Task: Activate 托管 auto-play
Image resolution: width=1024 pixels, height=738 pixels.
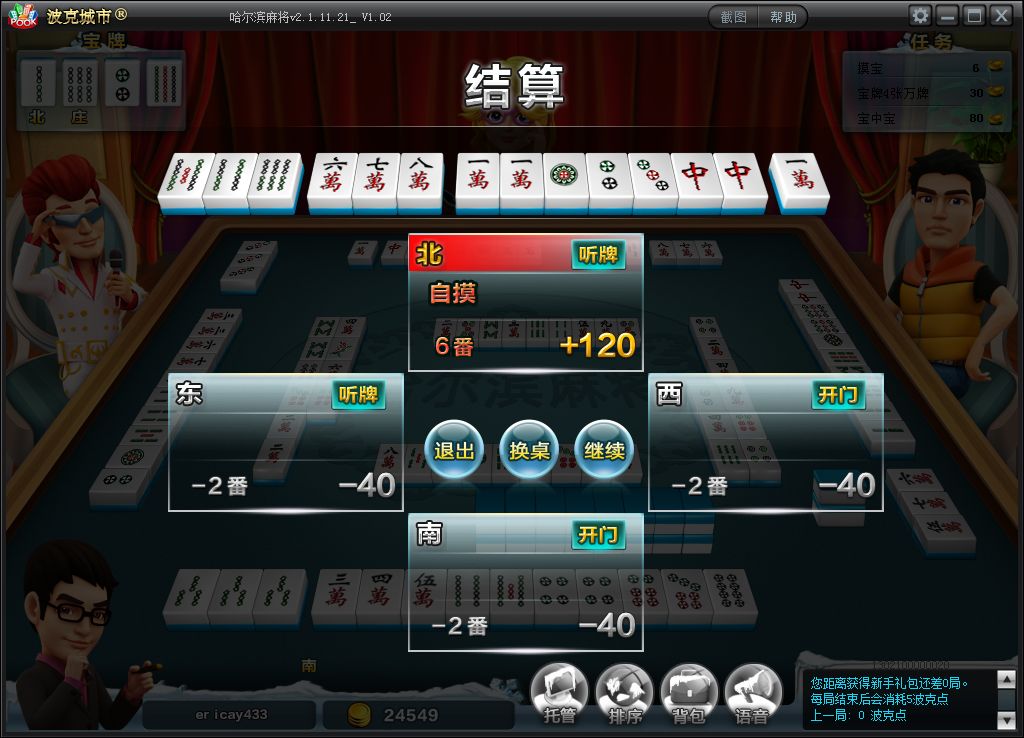Action: (x=559, y=692)
